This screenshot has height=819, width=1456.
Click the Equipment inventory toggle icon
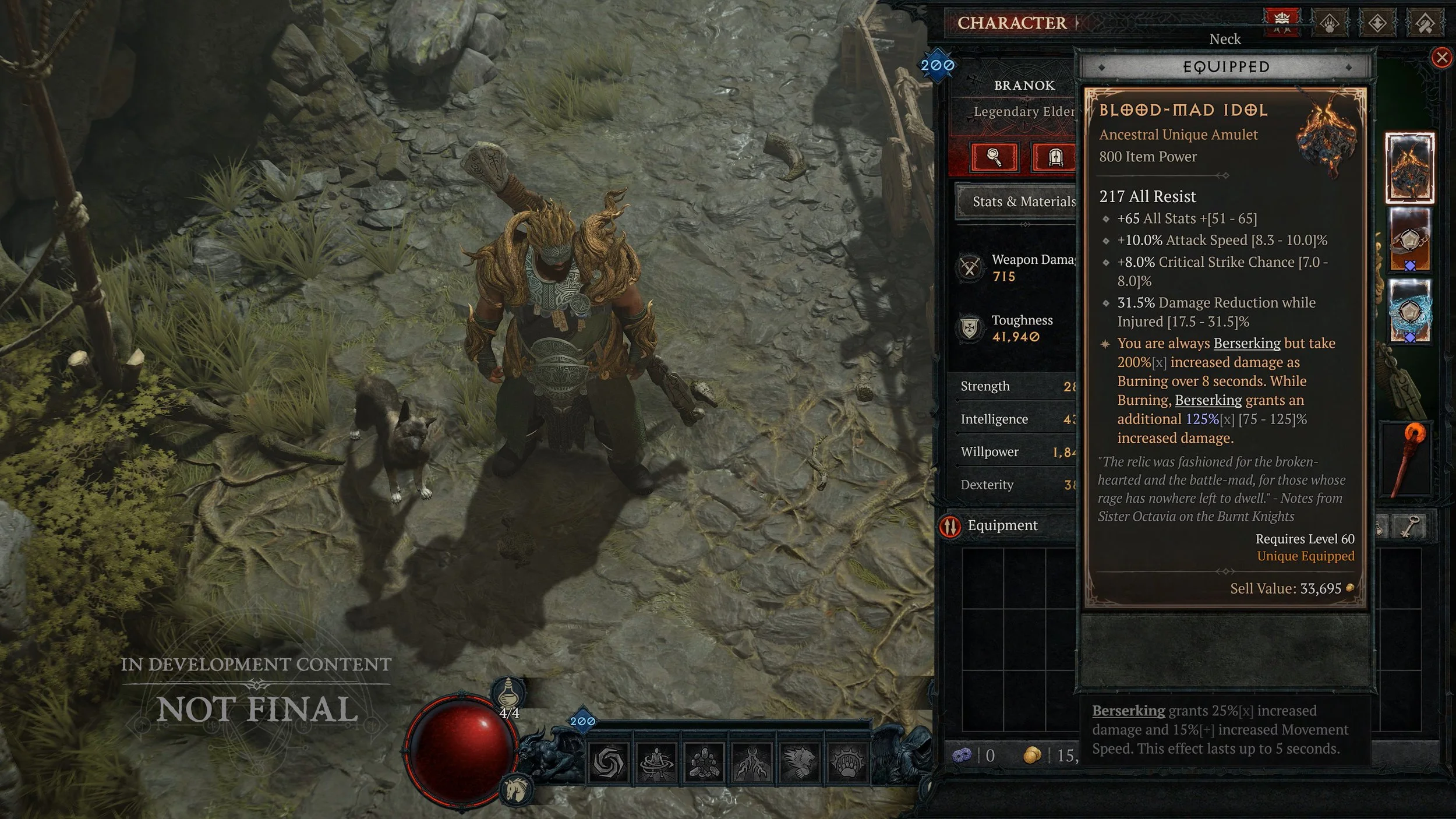[950, 526]
